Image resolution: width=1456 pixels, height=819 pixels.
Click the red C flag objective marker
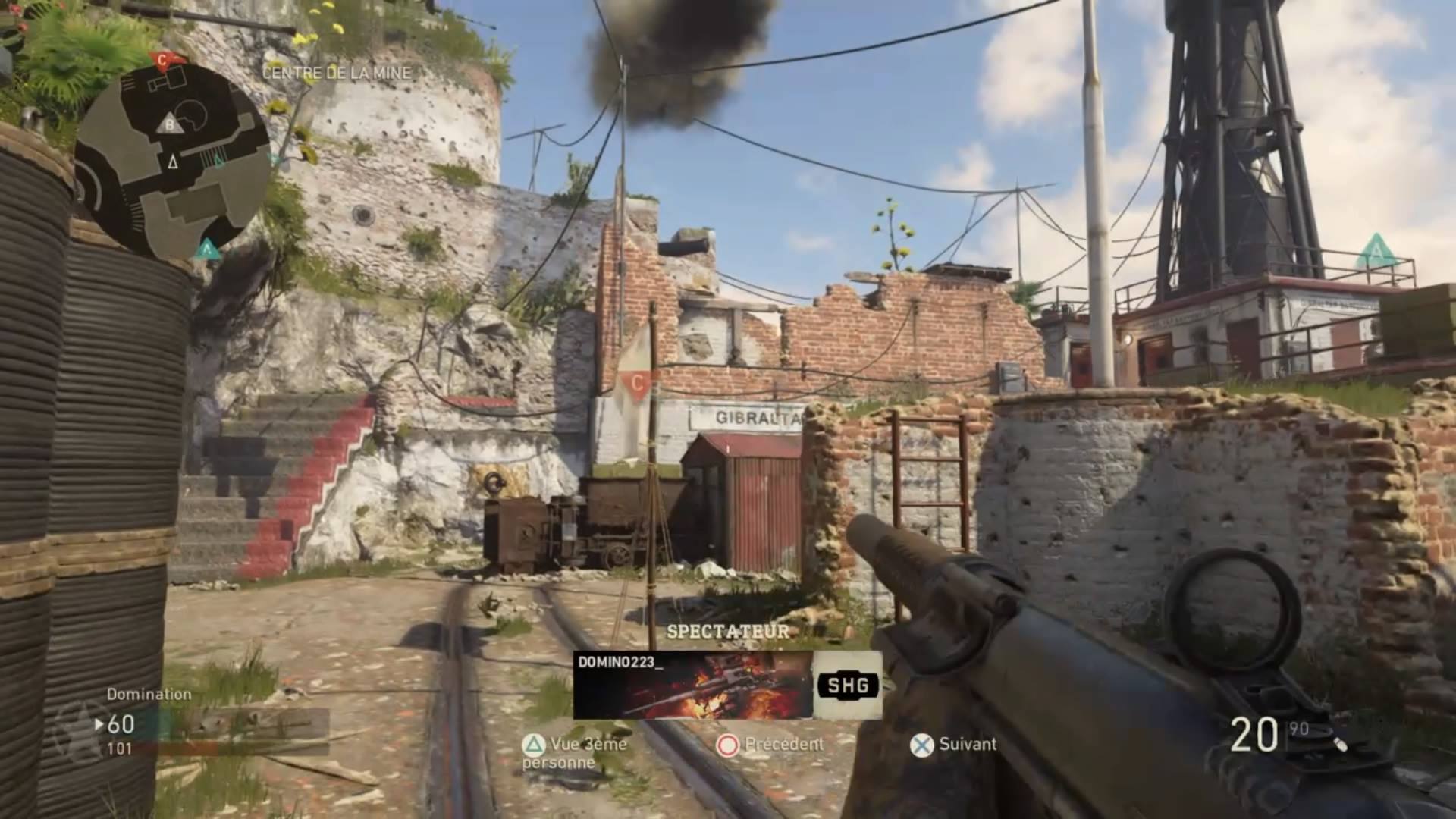point(636,383)
